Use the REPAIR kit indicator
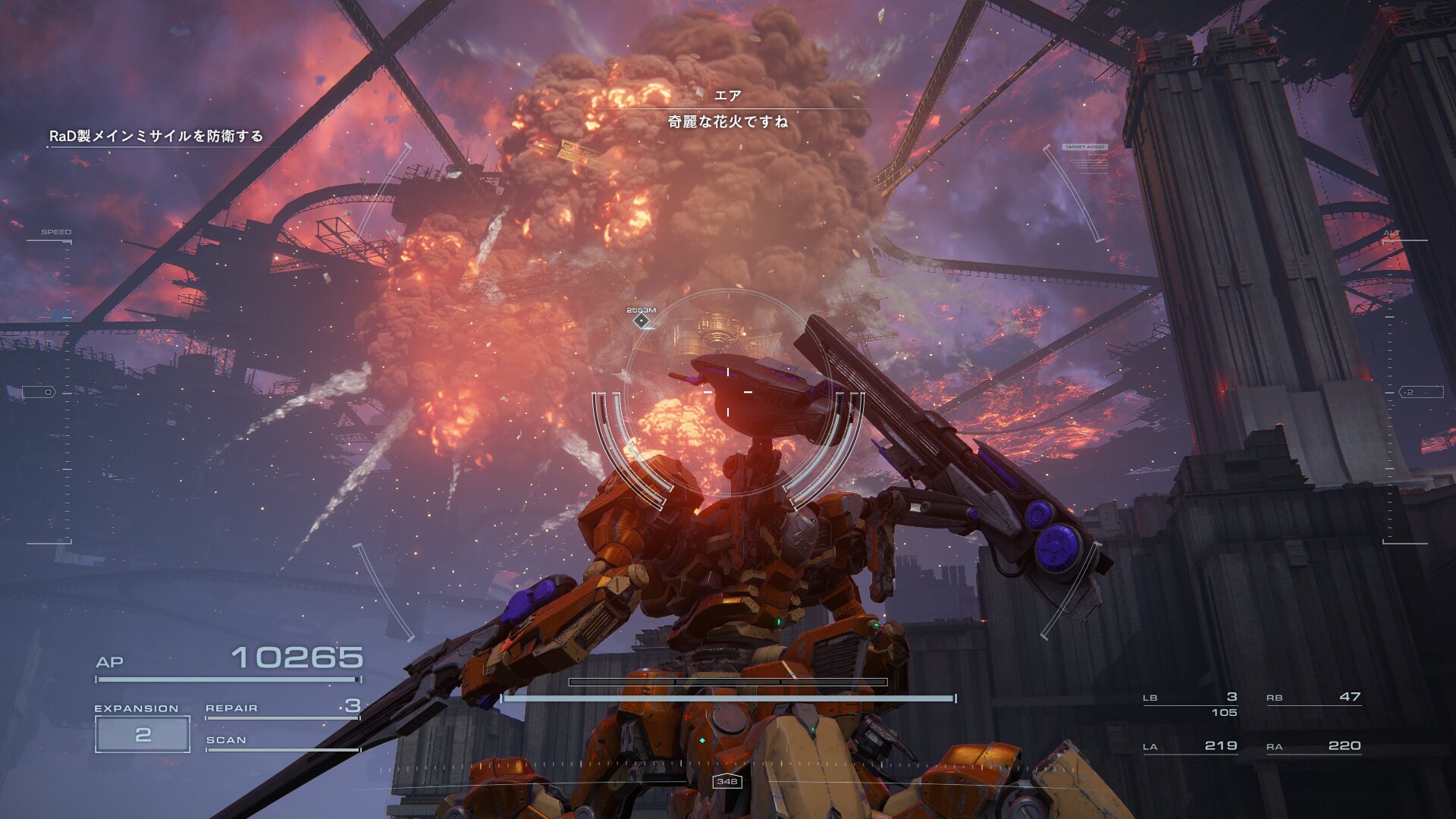 [x=282, y=708]
